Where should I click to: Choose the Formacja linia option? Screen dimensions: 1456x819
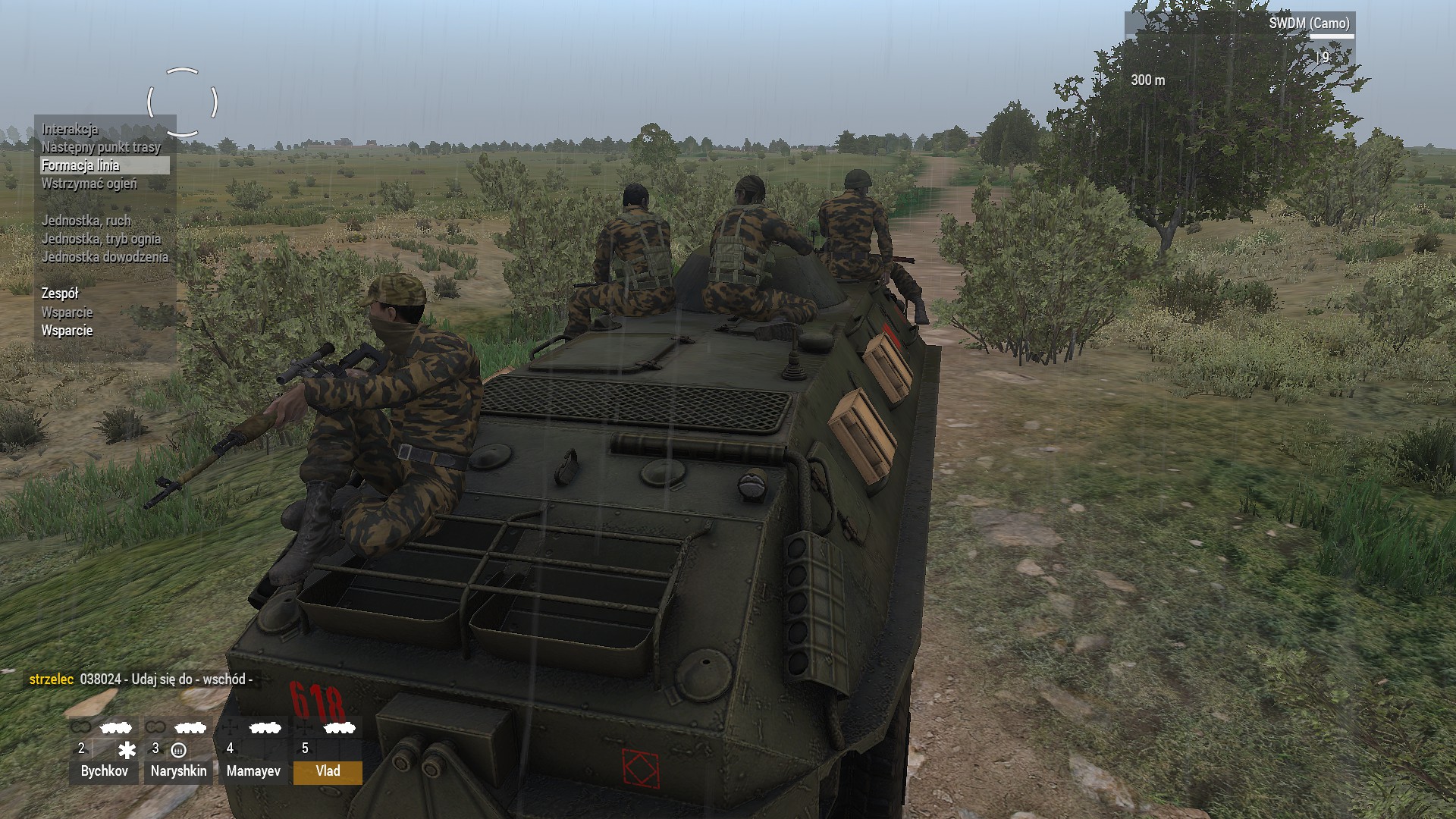[x=81, y=165]
